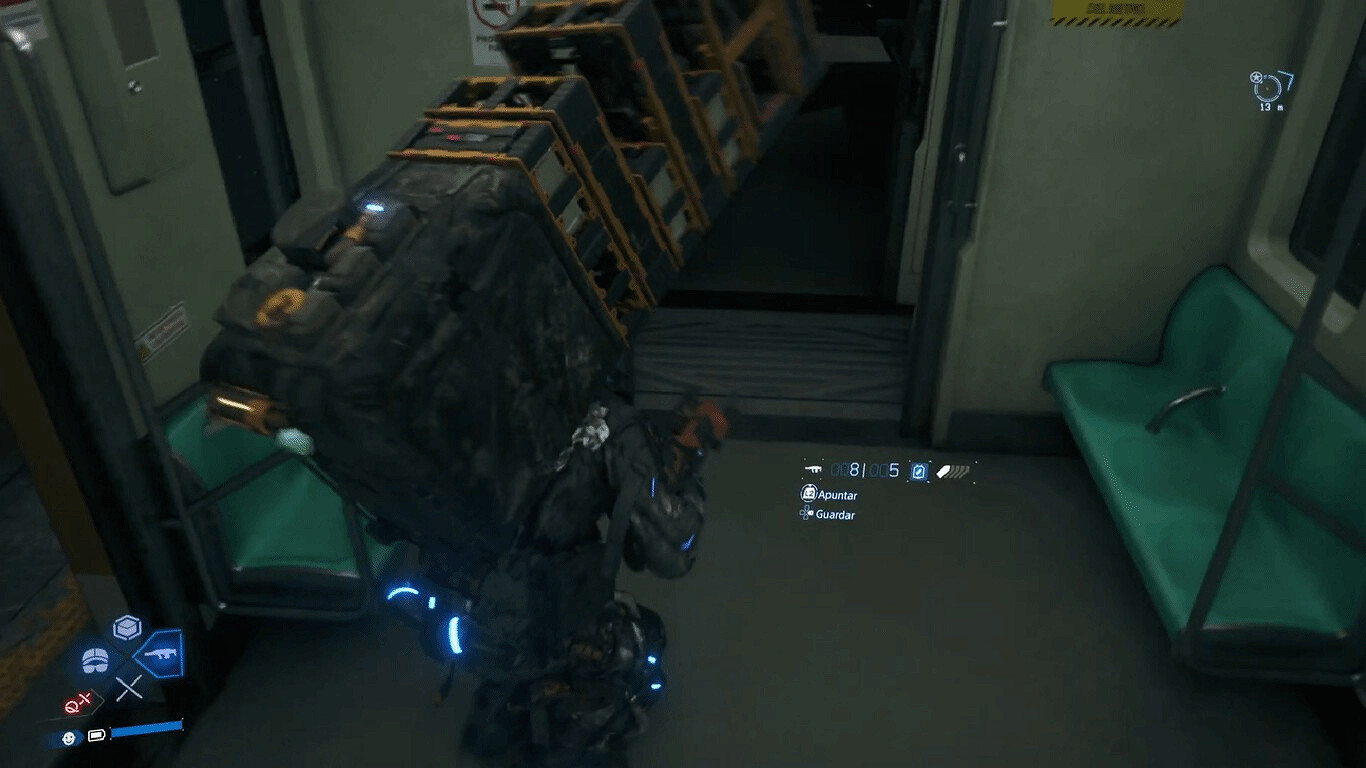Select the assault rifle in the weapon wheel
The image size is (1366, 768).
point(161,652)
